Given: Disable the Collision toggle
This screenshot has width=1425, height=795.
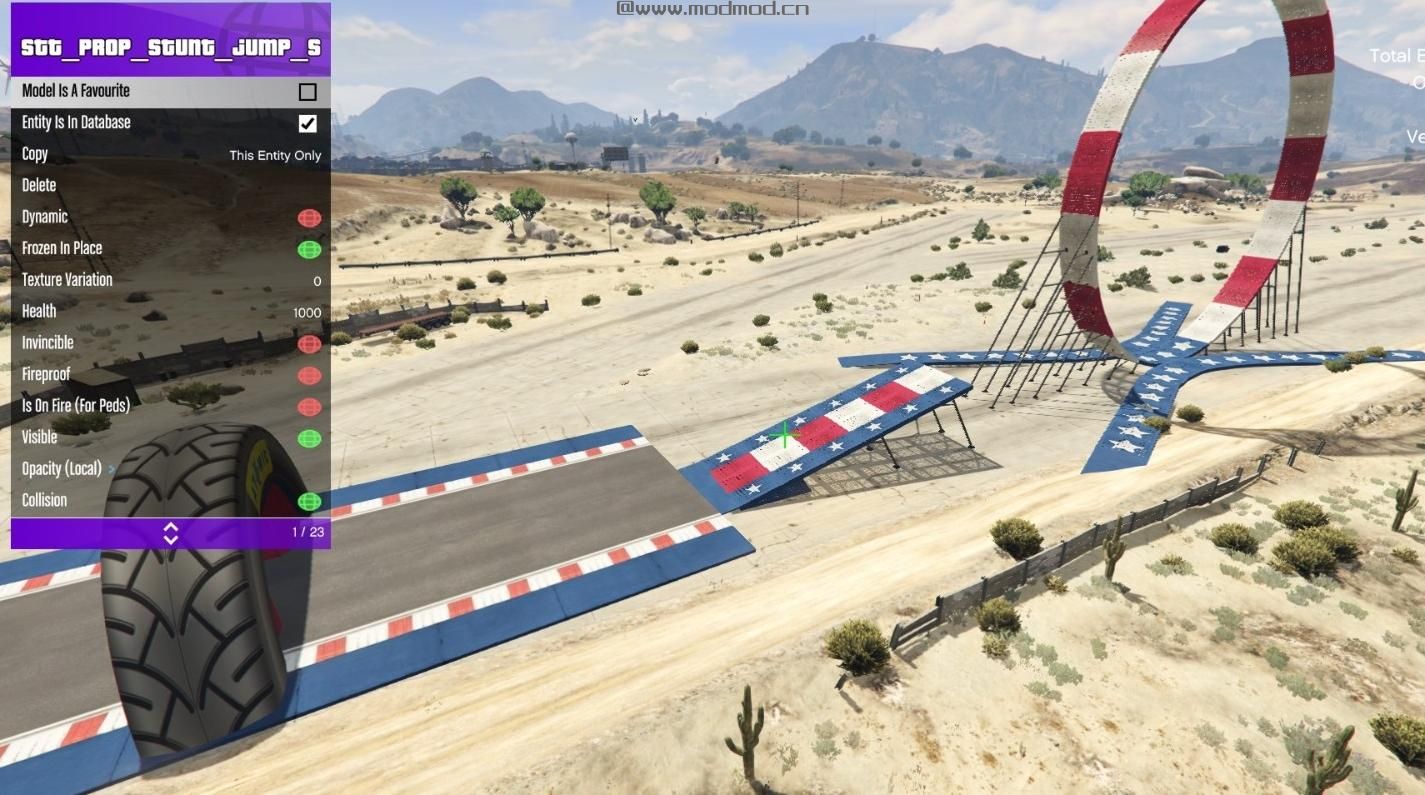Looking at the screenshot, I should [x=309, y=501].
